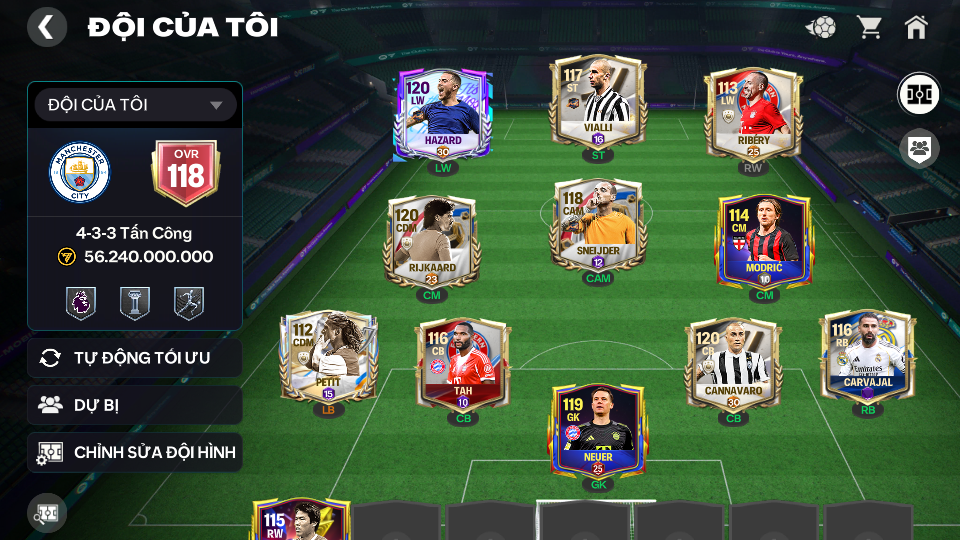Go back using the arrow button
Screen dimensions: 960x540
tap(46, 27)
